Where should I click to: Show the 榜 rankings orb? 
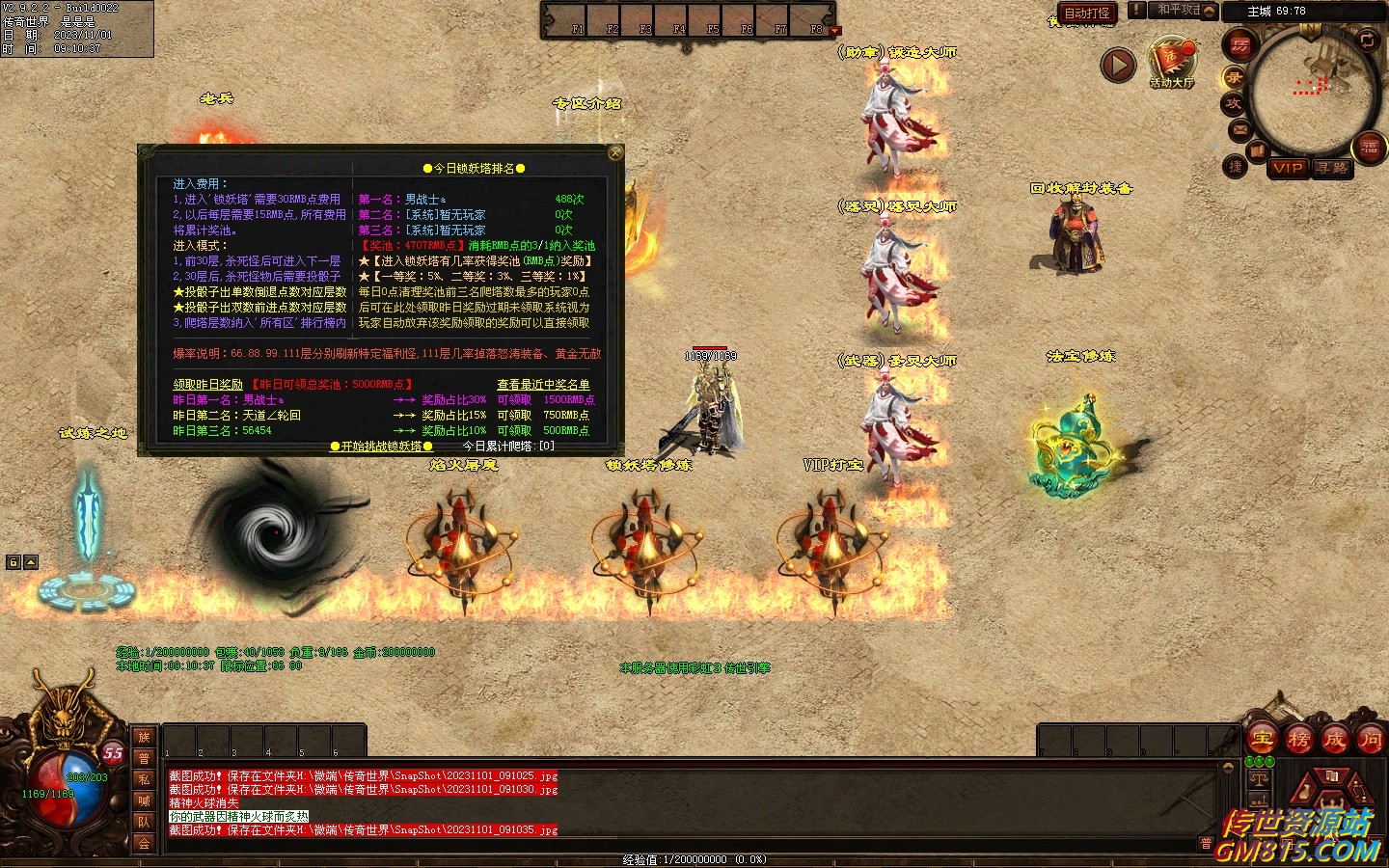[x=1298, y=741]
